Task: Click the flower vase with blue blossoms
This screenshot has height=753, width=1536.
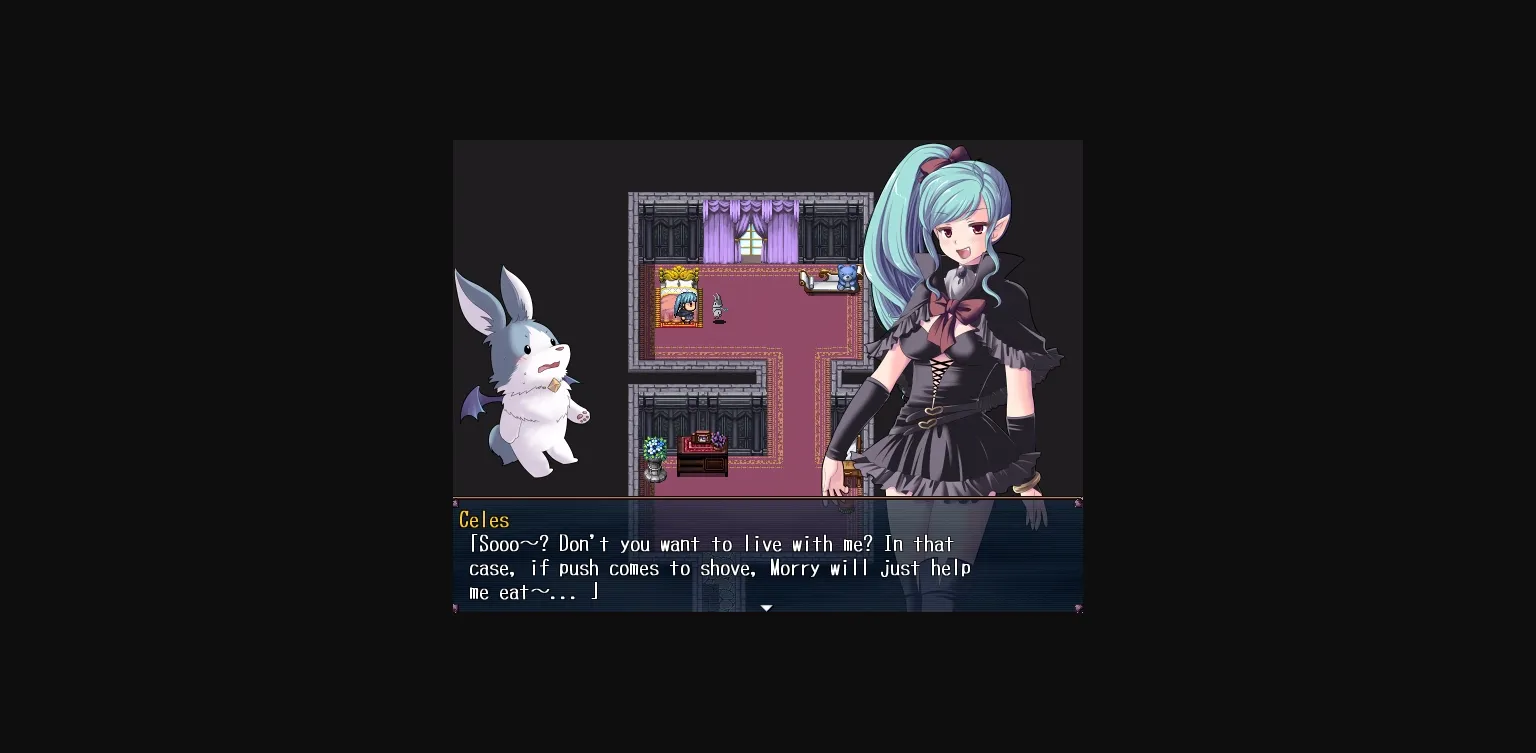Action: 655,448
